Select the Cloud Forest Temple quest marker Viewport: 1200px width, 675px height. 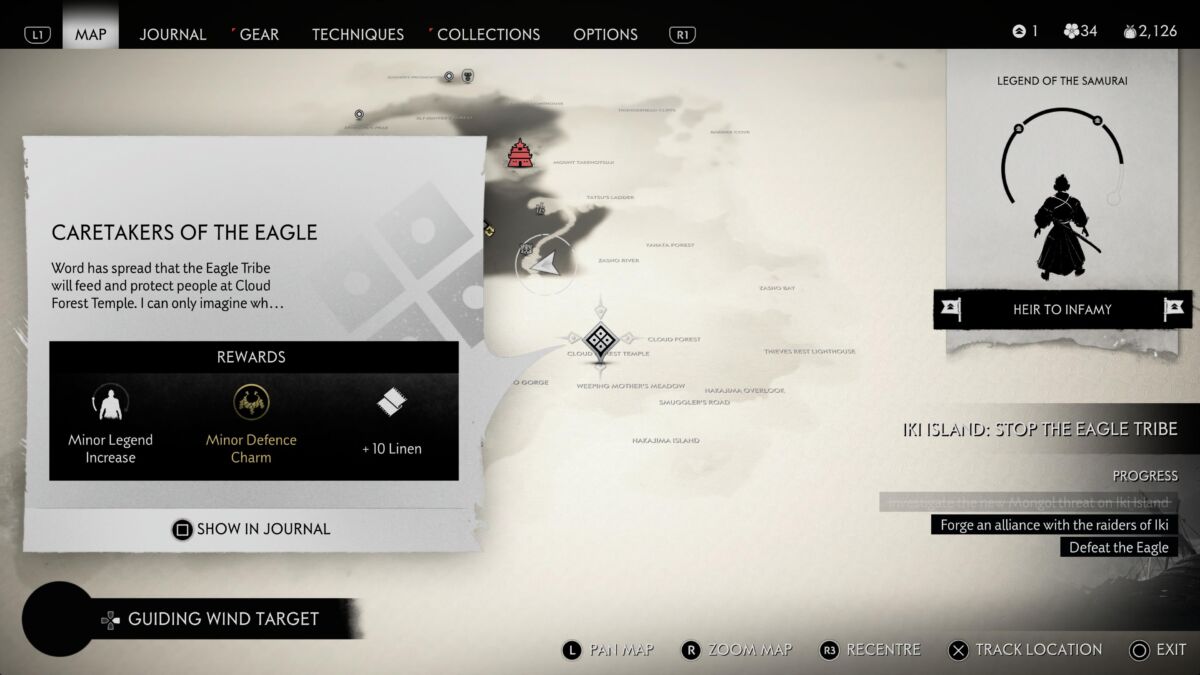click(599, 341)
